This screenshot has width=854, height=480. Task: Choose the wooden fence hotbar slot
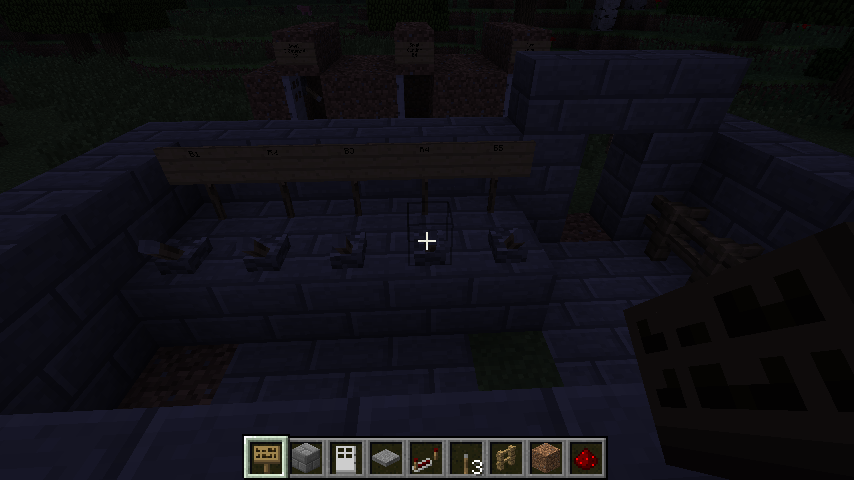(x=507, y=458)
